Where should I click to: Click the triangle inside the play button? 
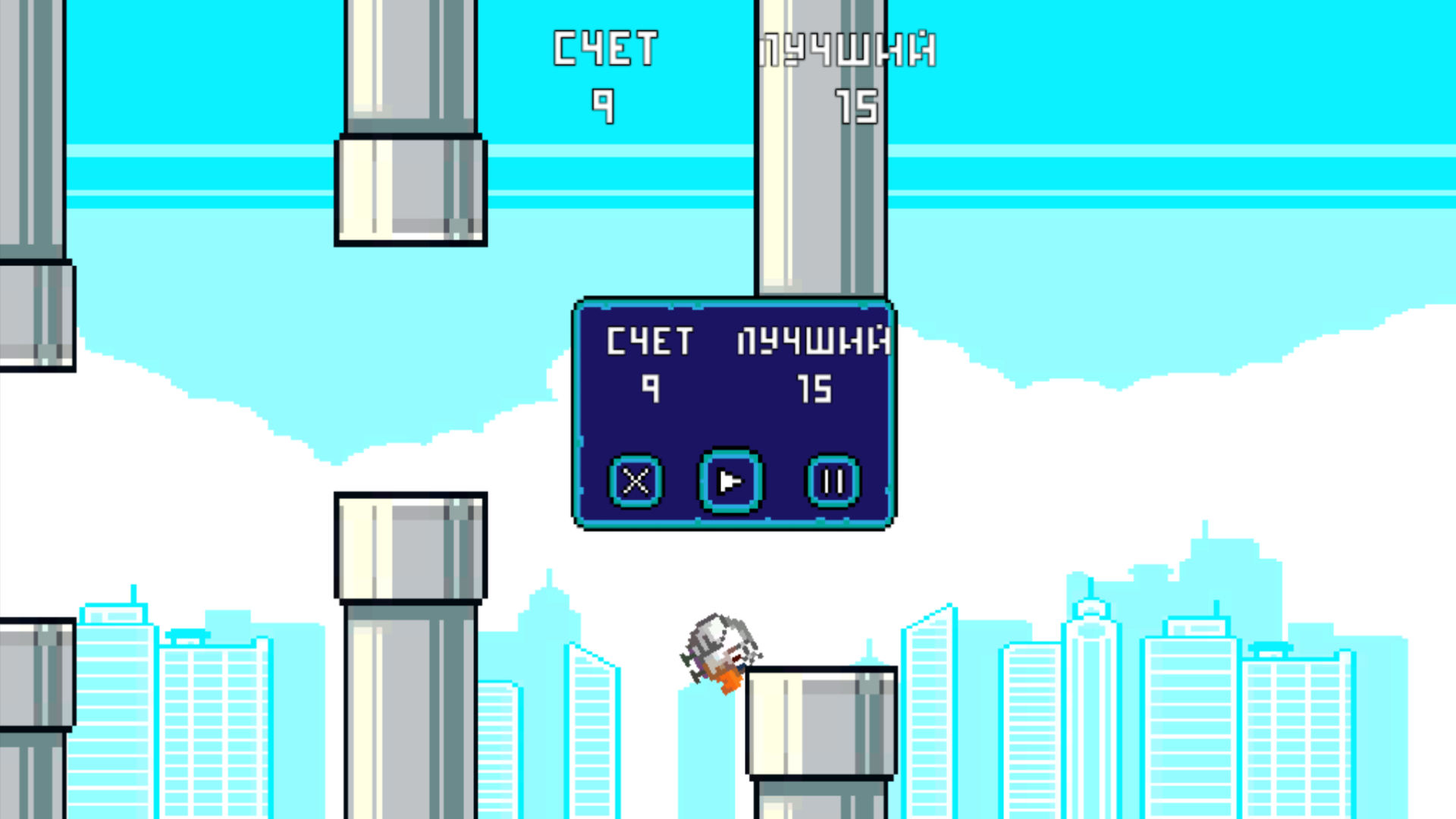730,482
